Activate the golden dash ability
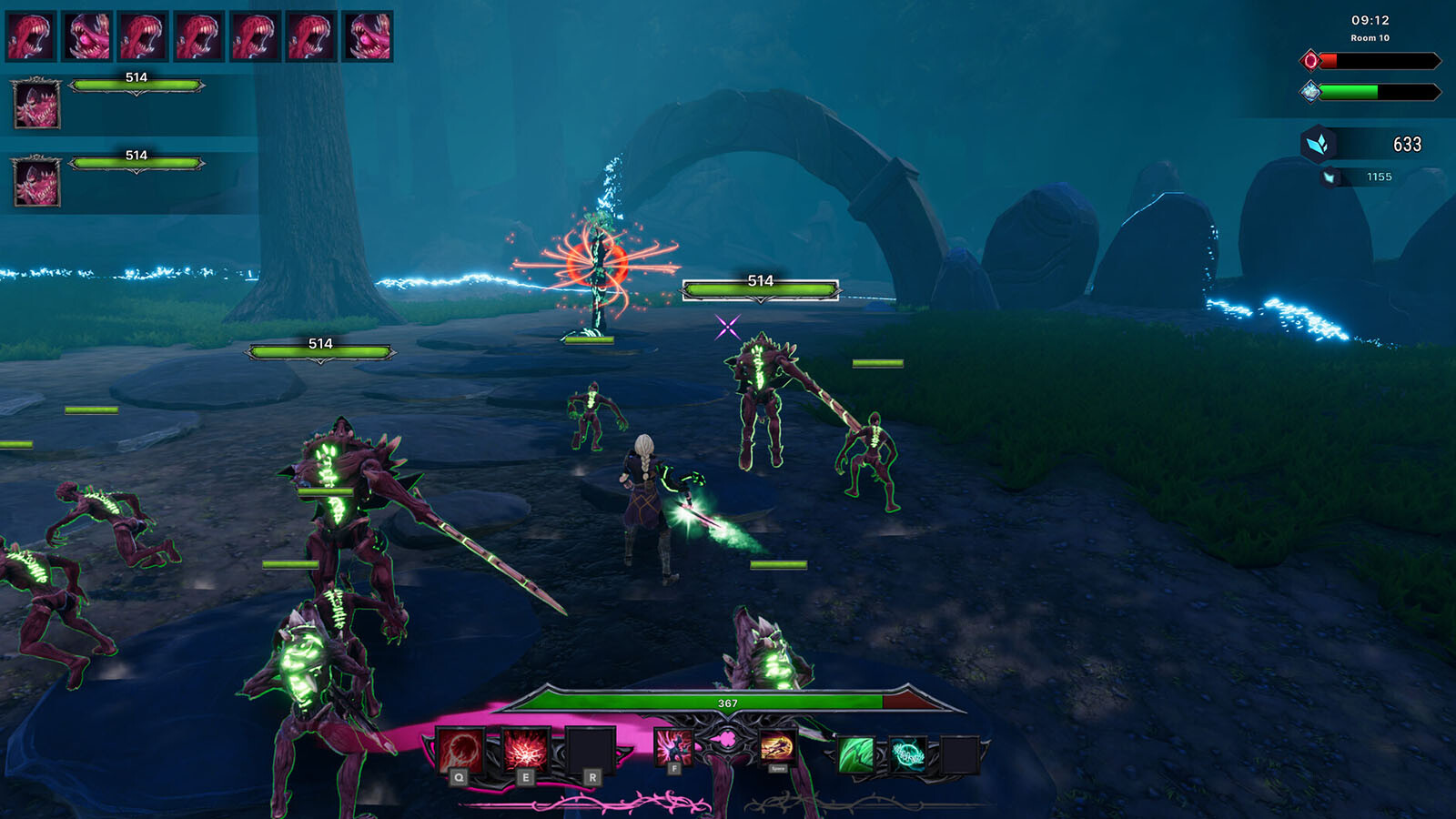This screenshot has height=819, width=1456. 776,748
